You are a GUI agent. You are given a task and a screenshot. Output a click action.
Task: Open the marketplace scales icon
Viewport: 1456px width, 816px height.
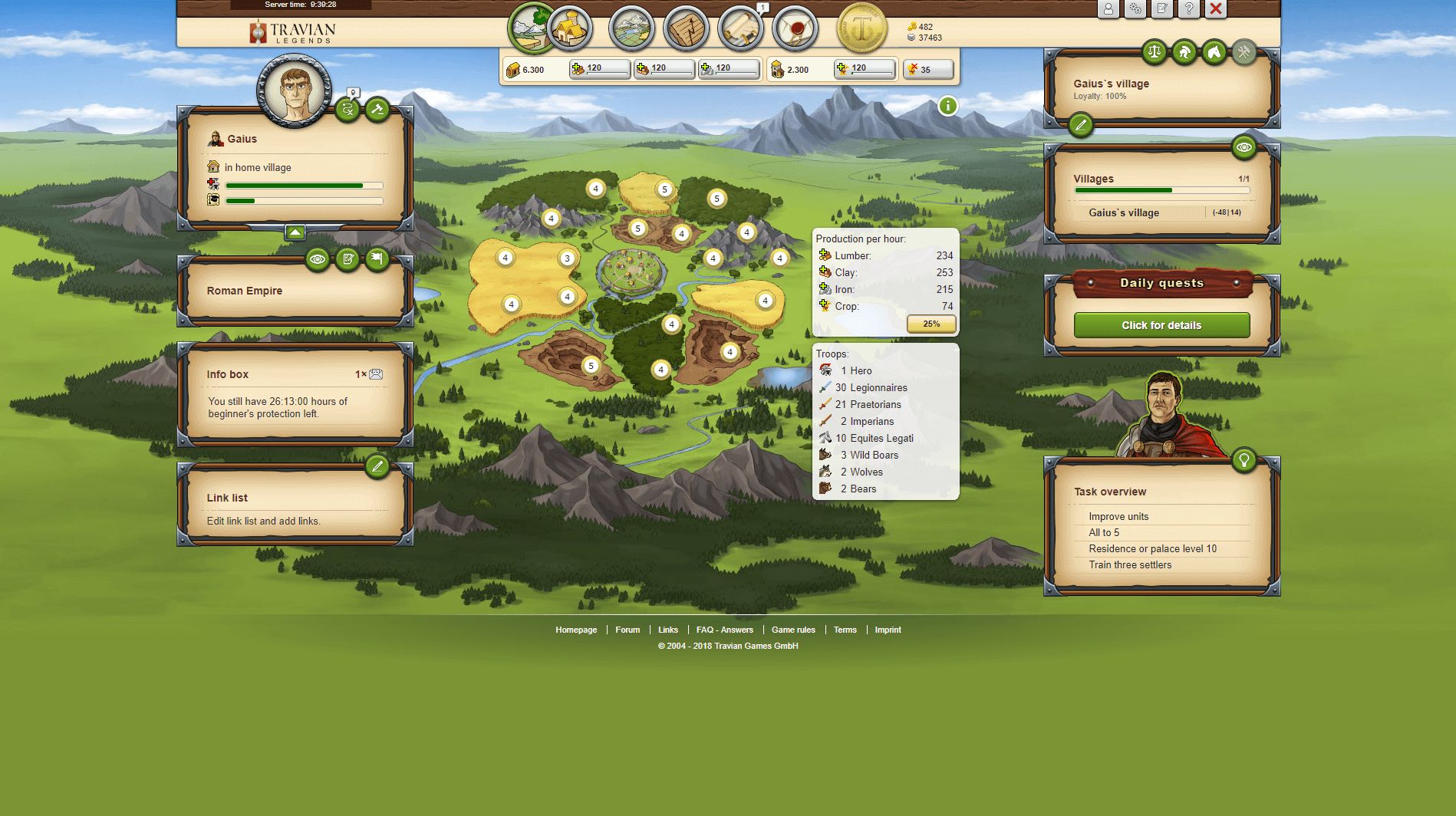(1154, 52)
